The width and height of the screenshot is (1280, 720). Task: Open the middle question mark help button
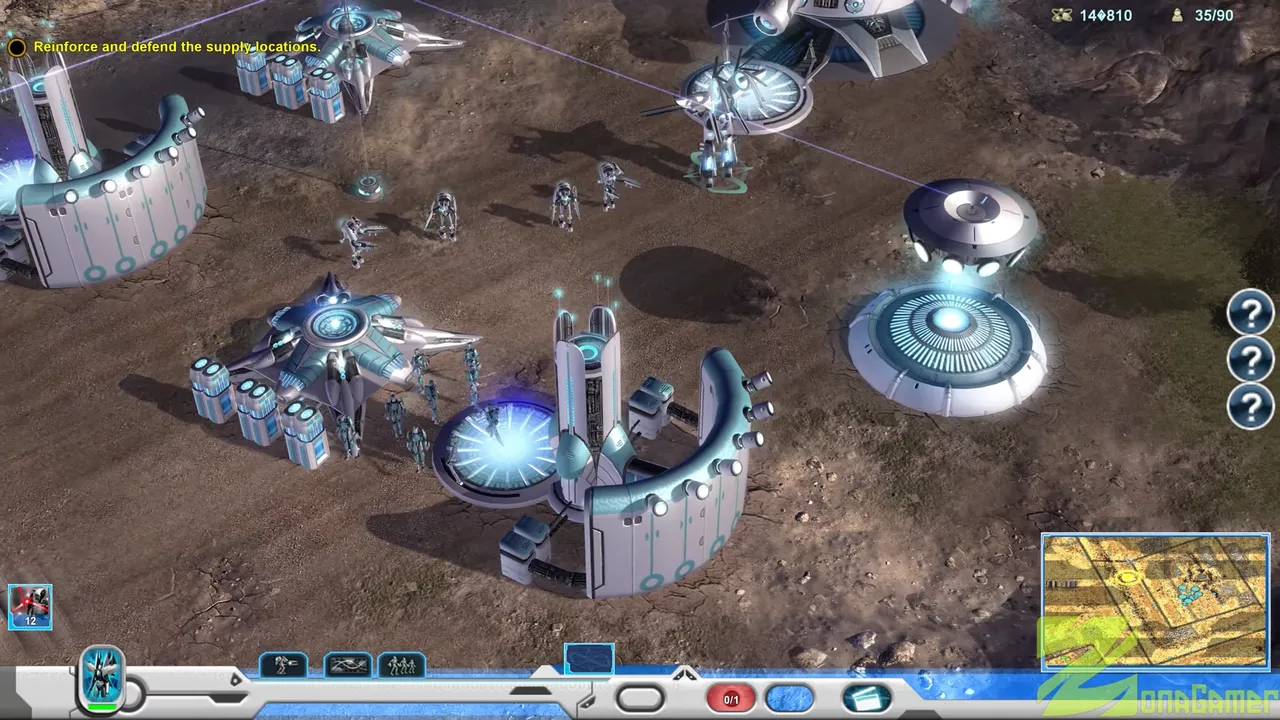[1250, 360]
